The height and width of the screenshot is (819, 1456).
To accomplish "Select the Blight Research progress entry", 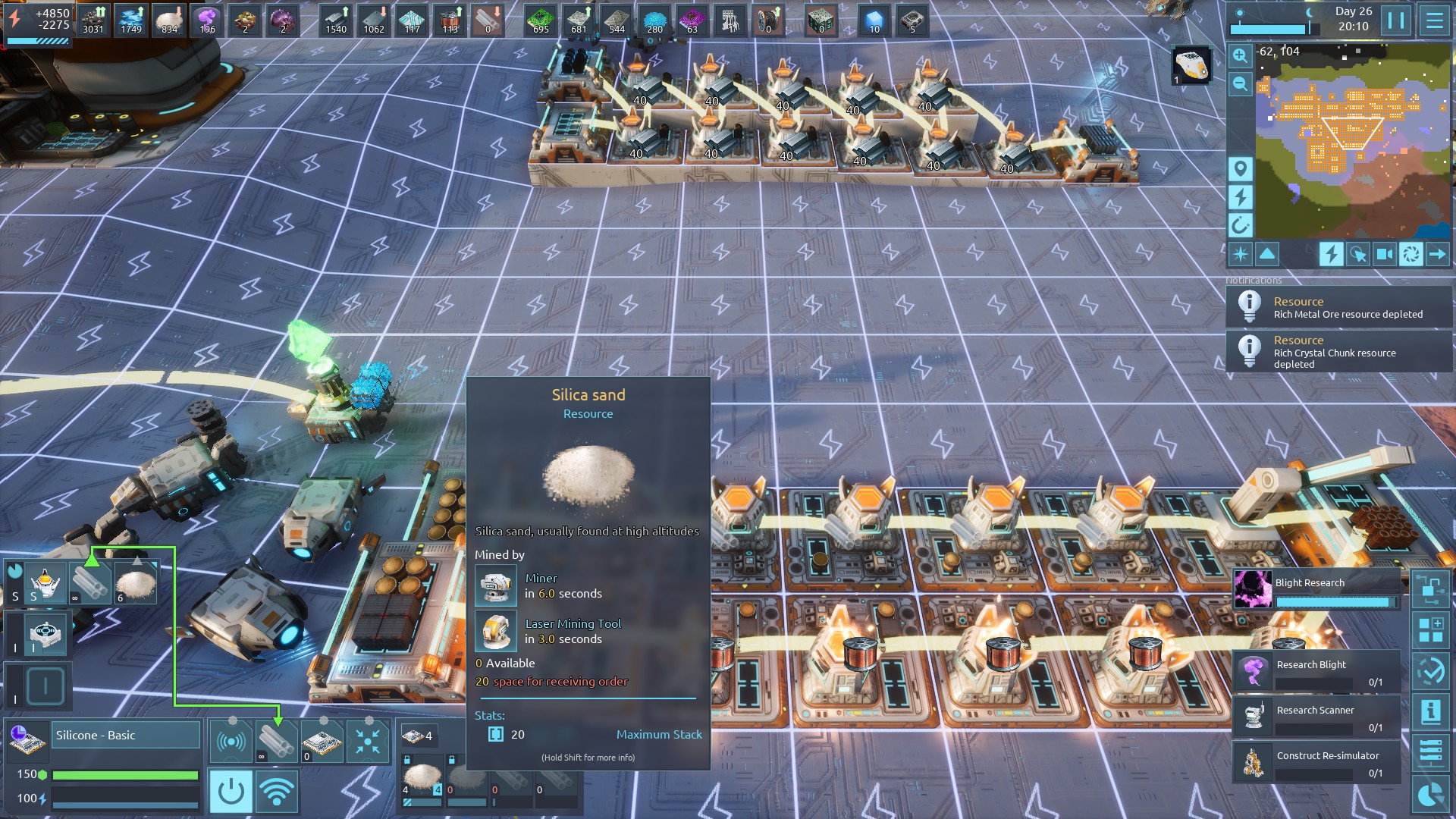I will pyautogui.click(x=1318, y=590).
